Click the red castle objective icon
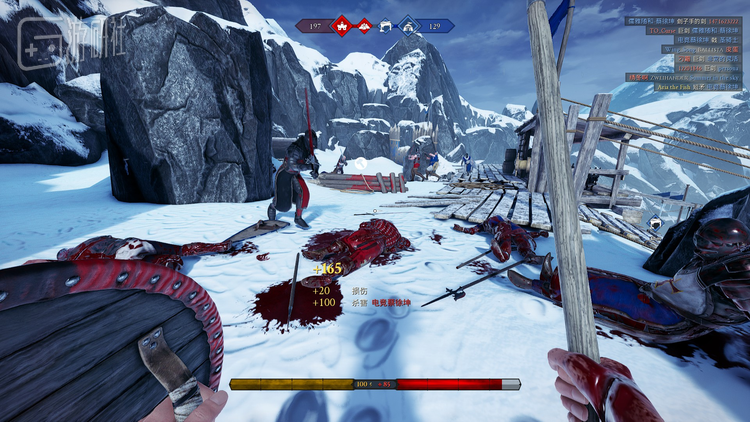This screenshot has width=750, height=422. [x=343, y=25]
